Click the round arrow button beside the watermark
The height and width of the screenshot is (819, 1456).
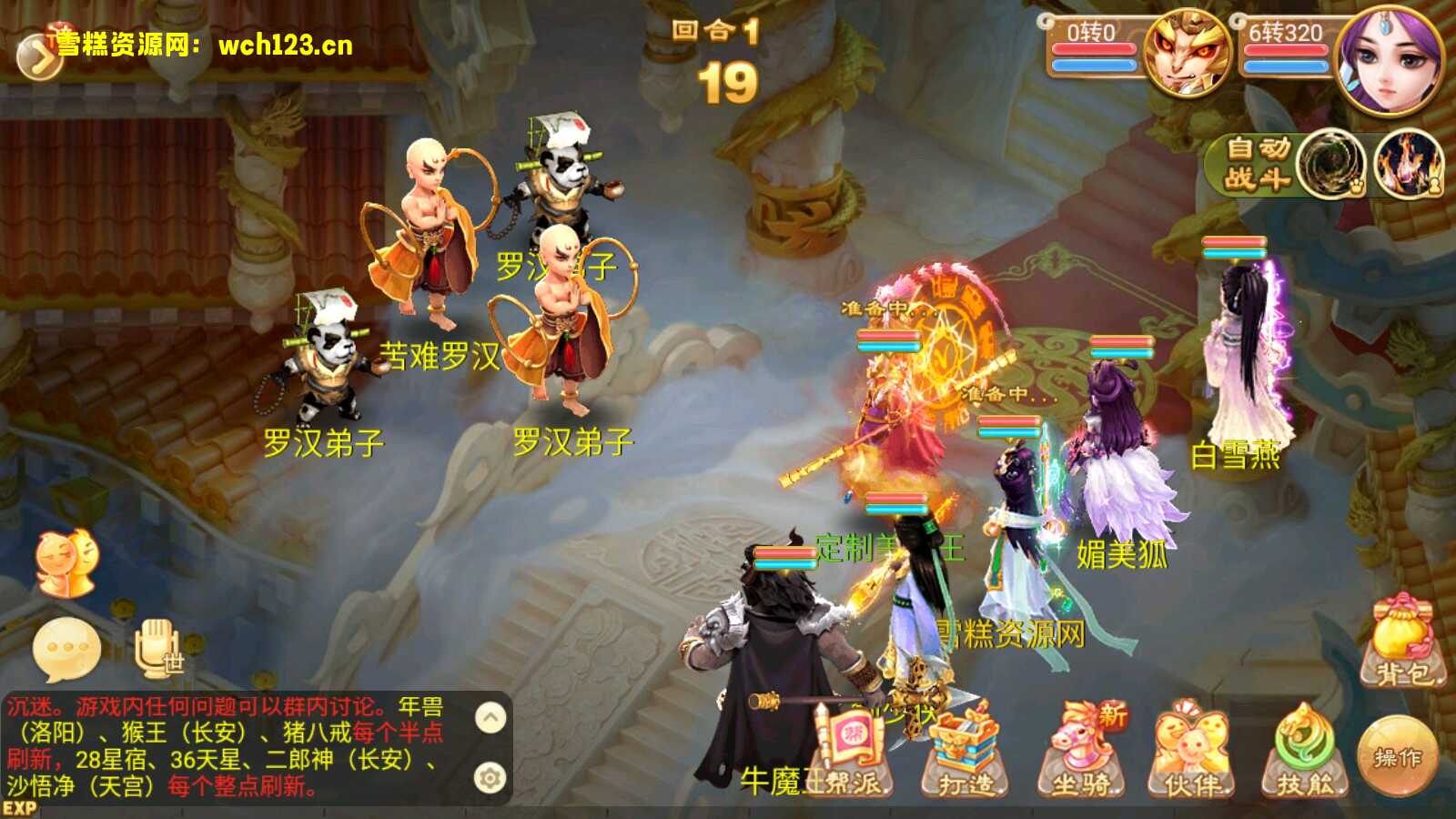[38, 57]
